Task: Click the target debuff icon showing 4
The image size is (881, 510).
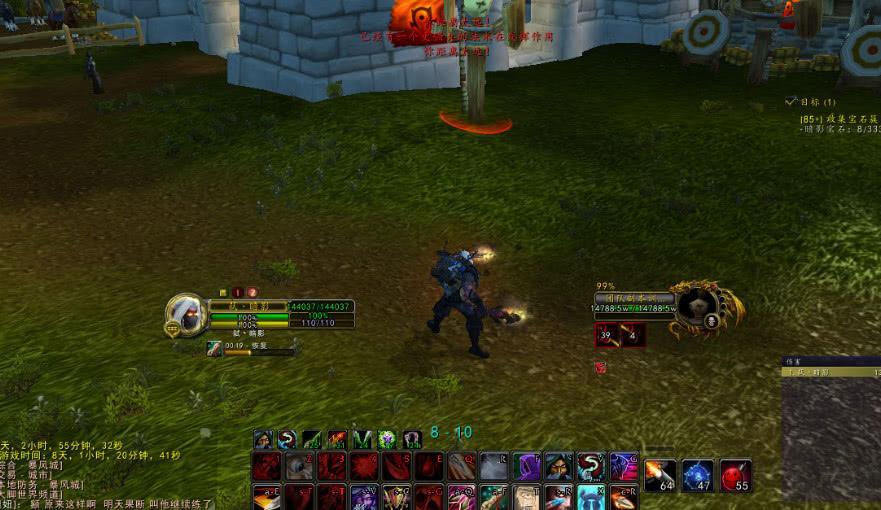Action: pyautogui.click(x=633, y=335)
